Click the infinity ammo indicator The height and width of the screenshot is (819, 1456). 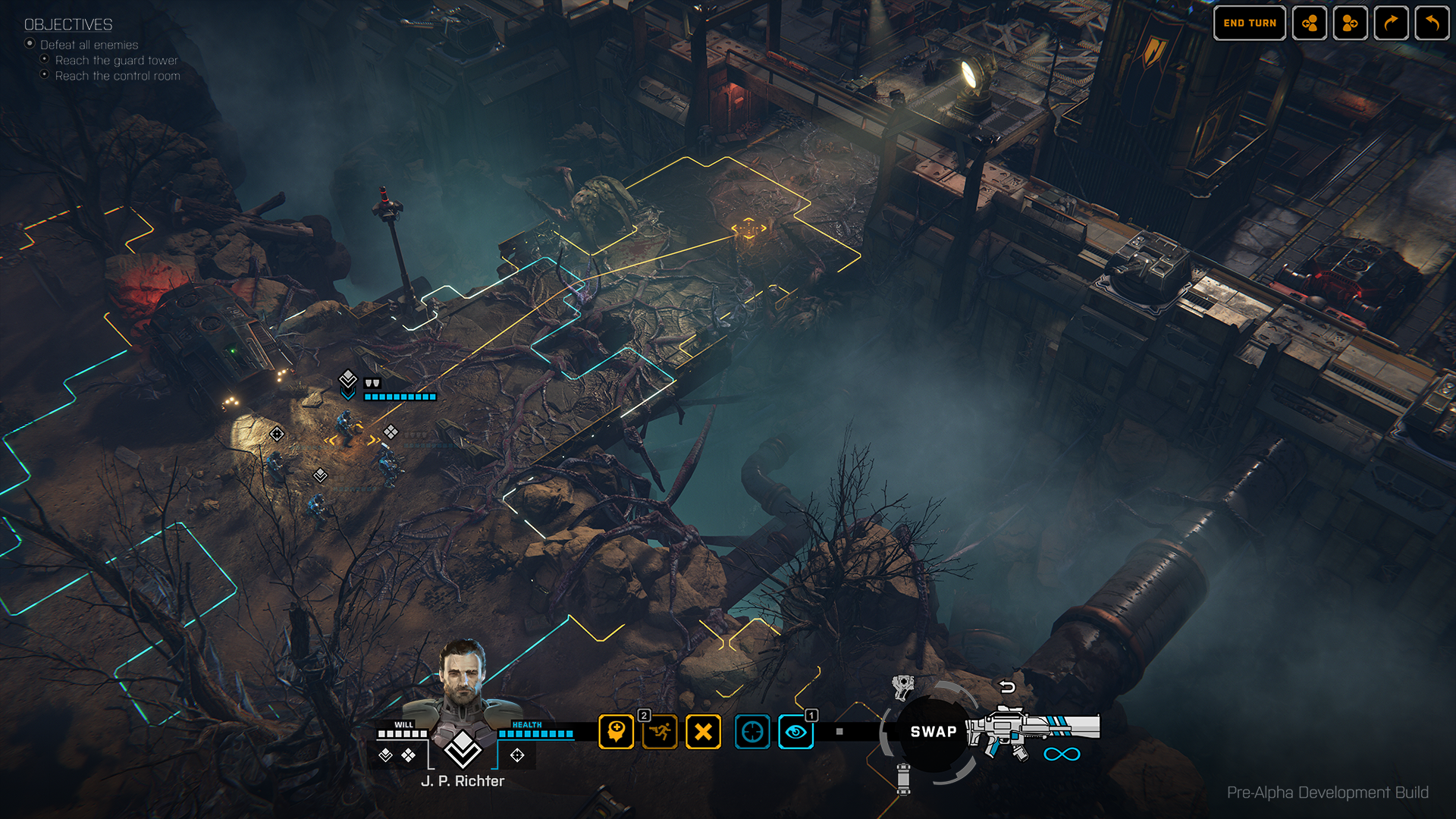click(1062, 754)
